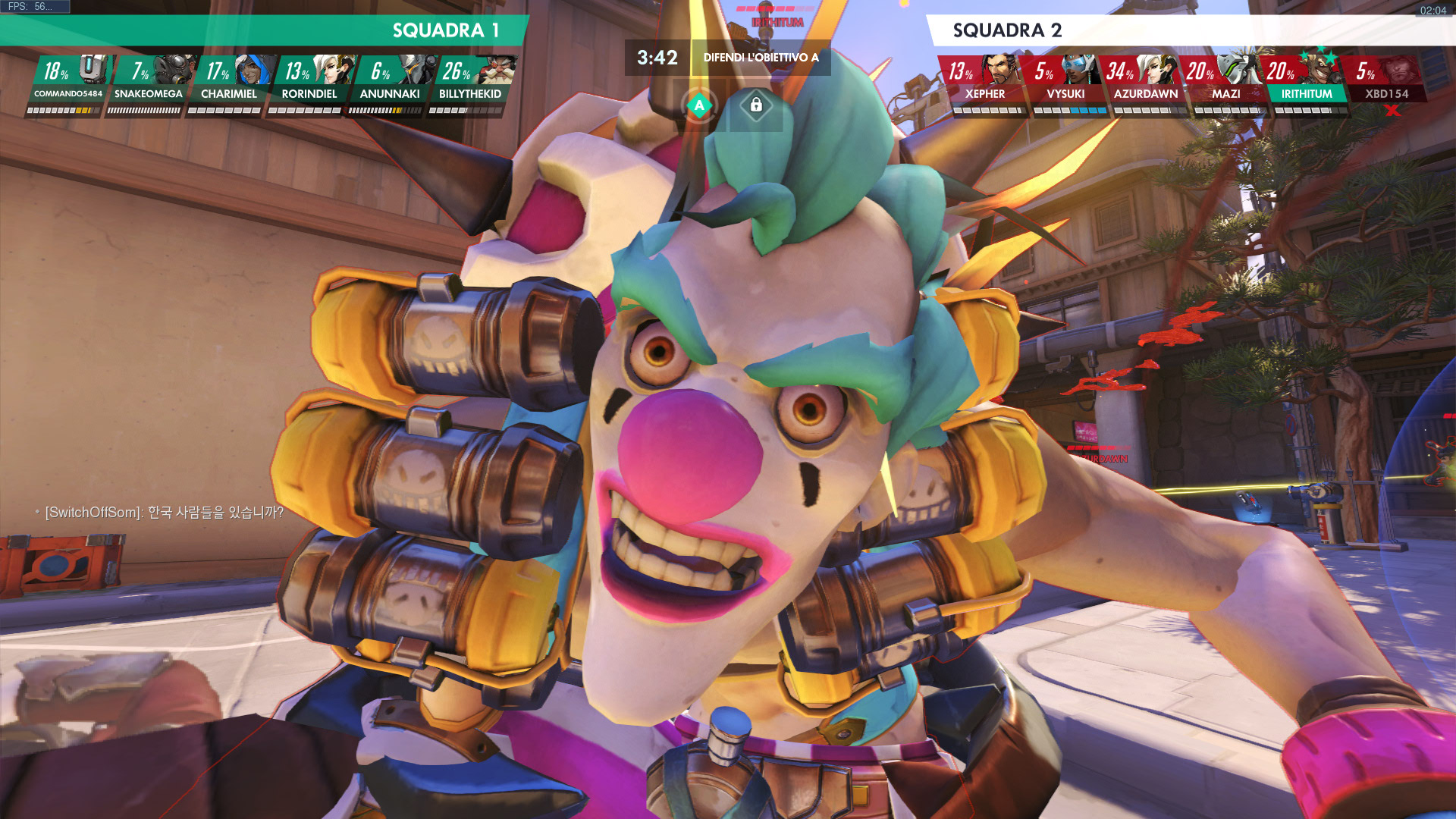Click the locked objective padlock icon
1456x819 pixels.
756,105
